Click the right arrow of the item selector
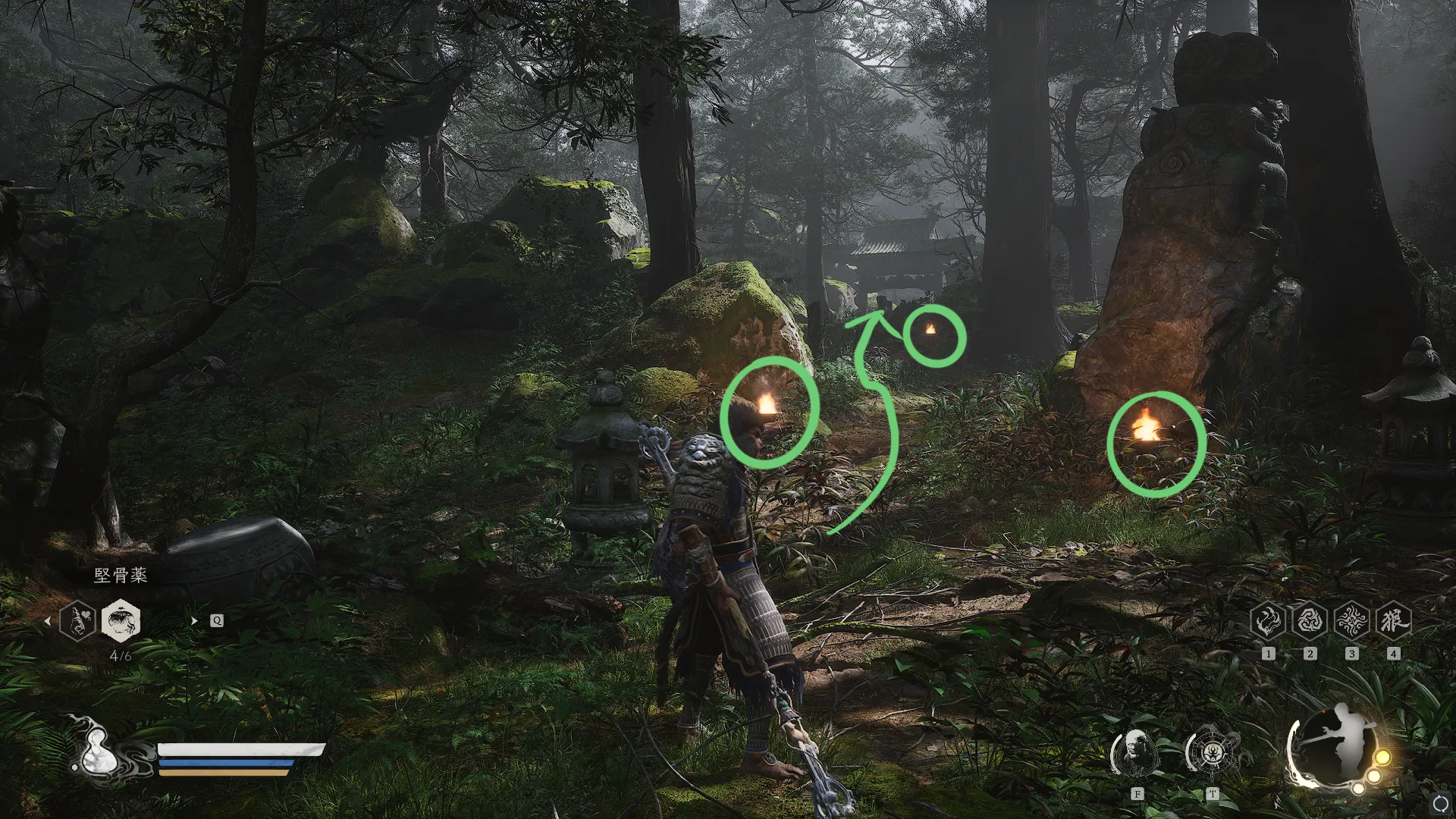The height and width of the screenshot is (819, 1456). [x=194, y=621]
